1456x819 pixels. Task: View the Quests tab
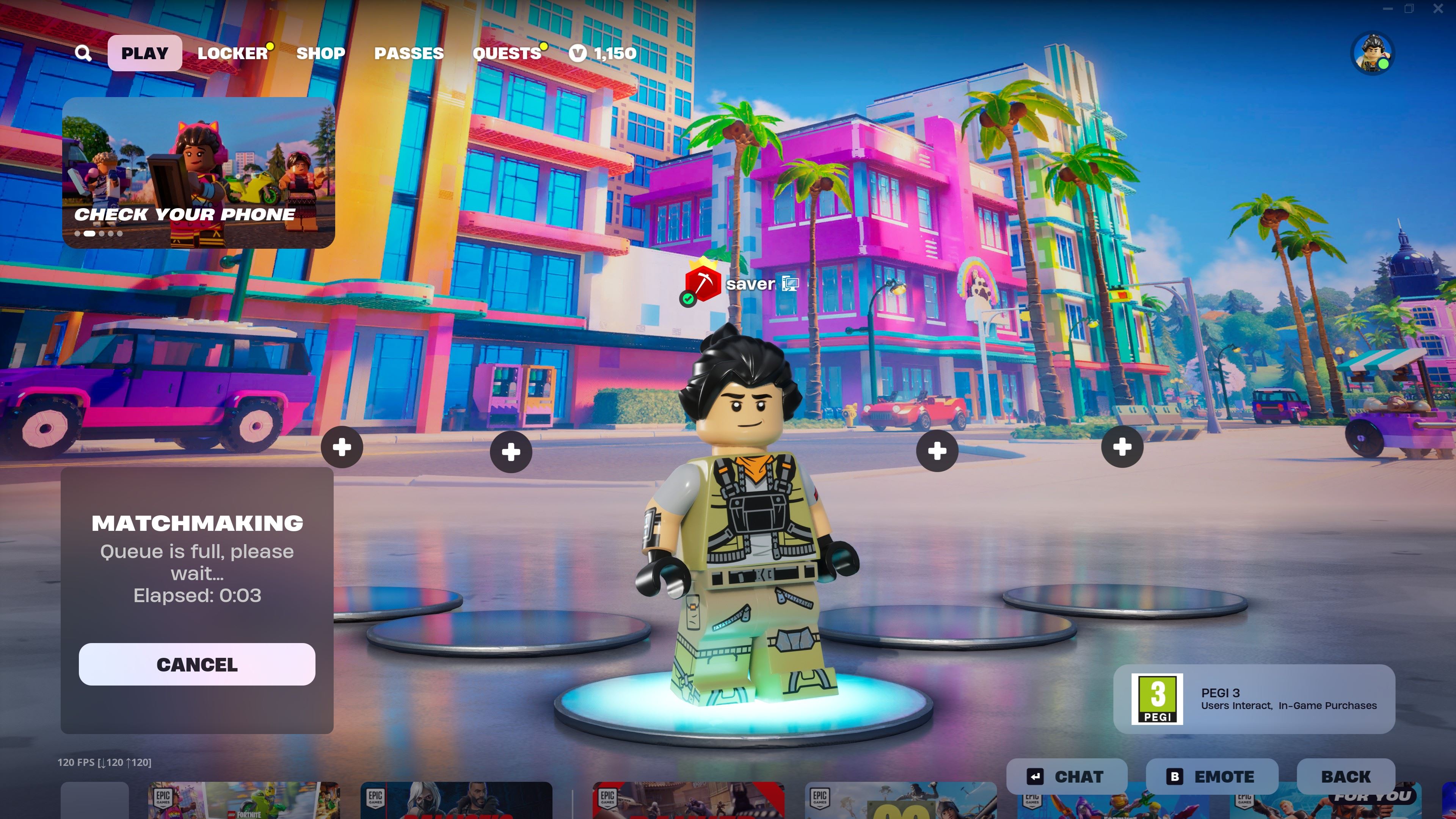pos(507,53)
